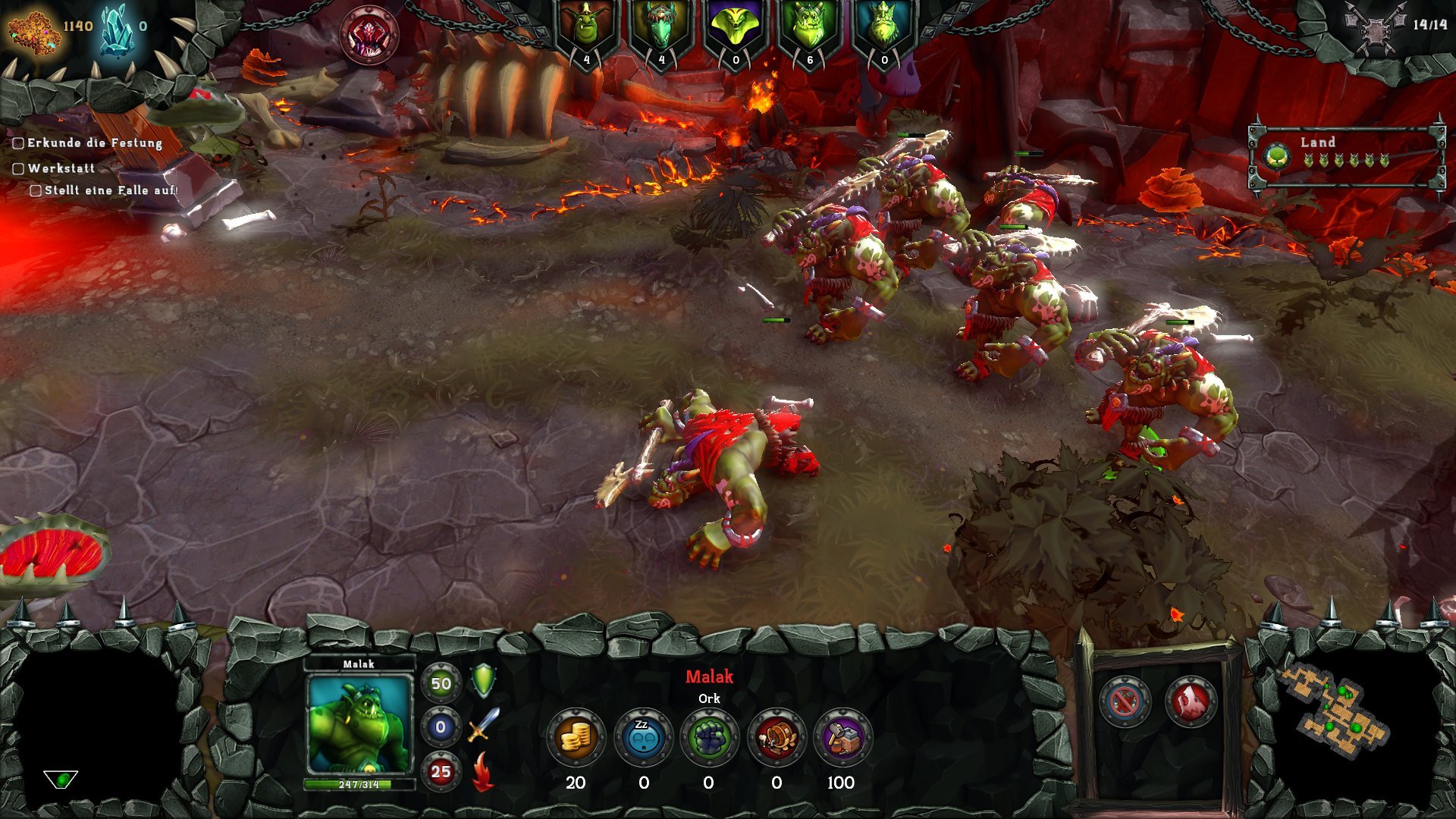
Task: Select the sleeping face rest icon
Action: pos(643,738)
